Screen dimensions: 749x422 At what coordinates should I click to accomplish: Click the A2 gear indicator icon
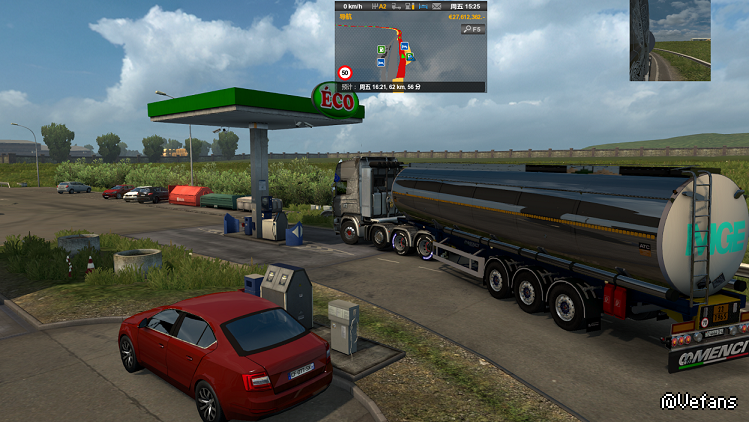(383, 6)
